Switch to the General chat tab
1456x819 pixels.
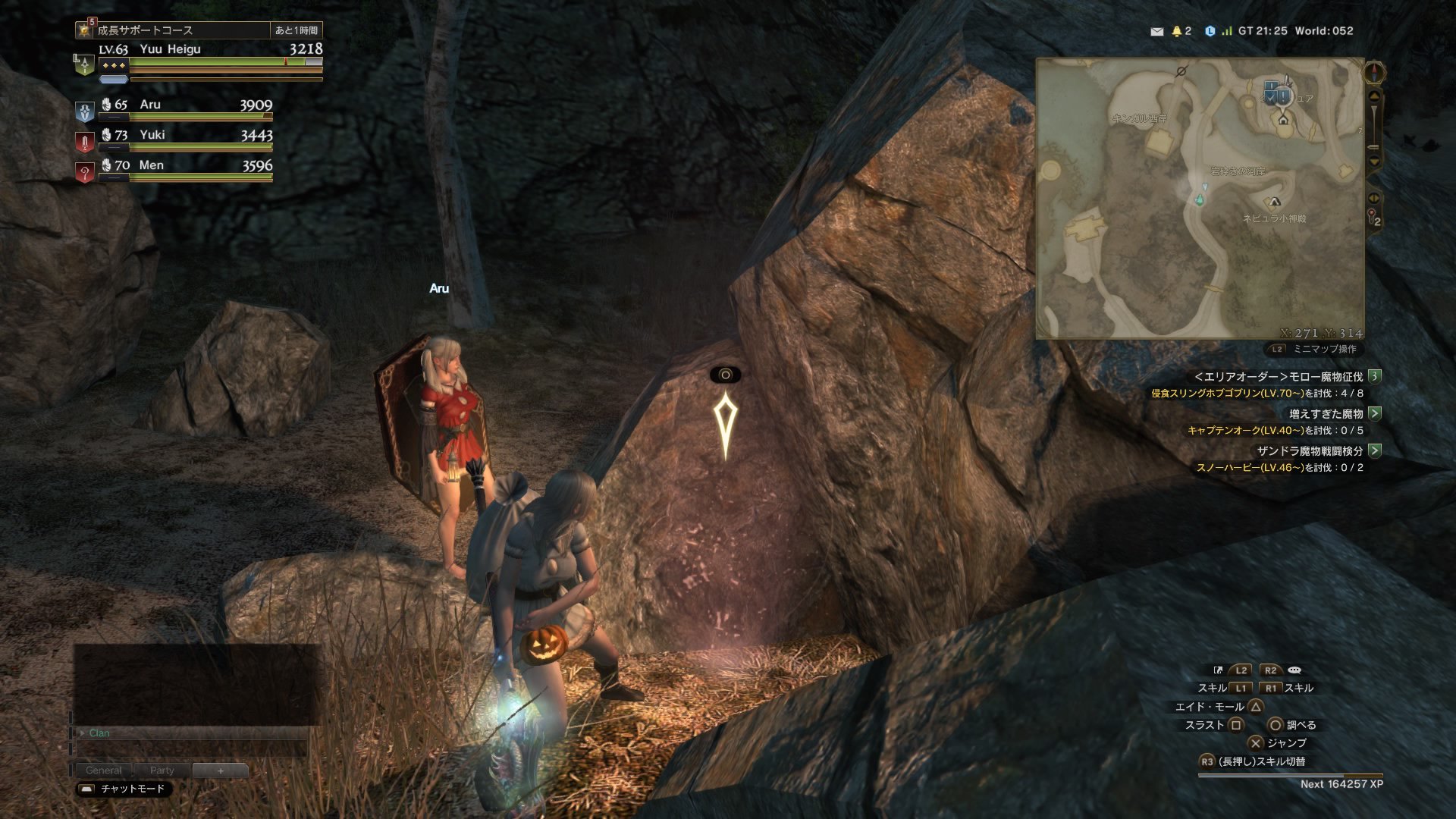pos(103,770)
